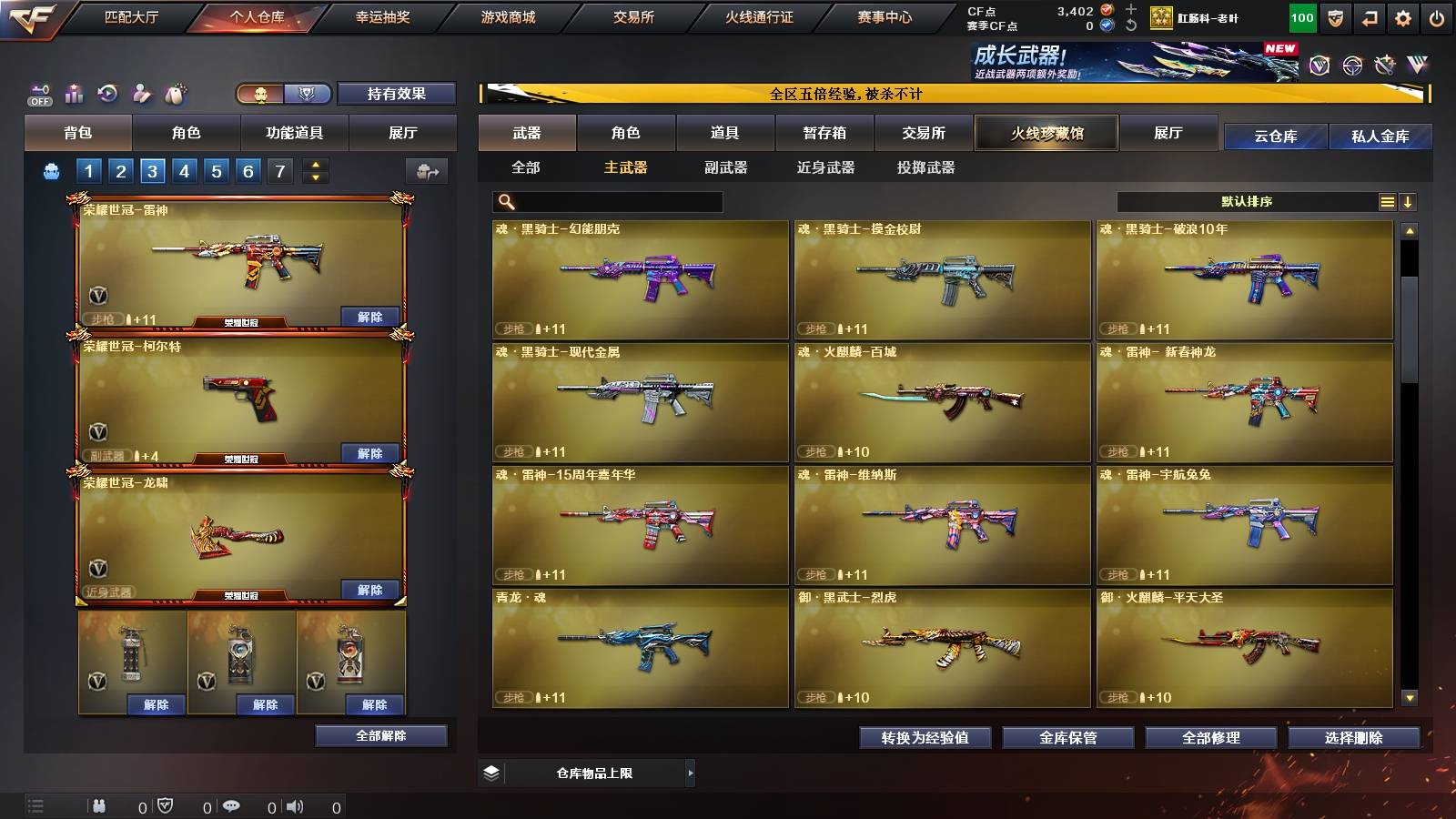Click the character customization brush icon
1456x819 pixels.
(141, 93)
